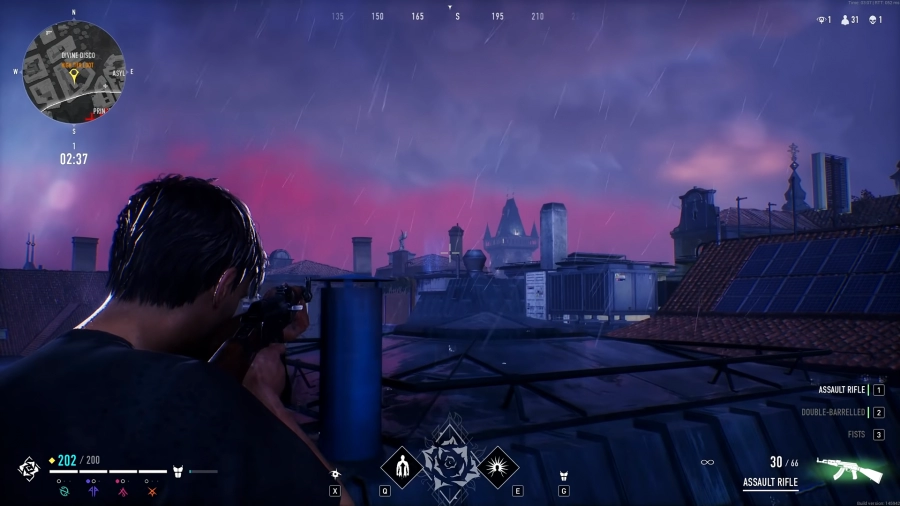Viewport: 900px width, 506px height.
Task: Select the Assault Rifle weapon slot
Action: 842,390
